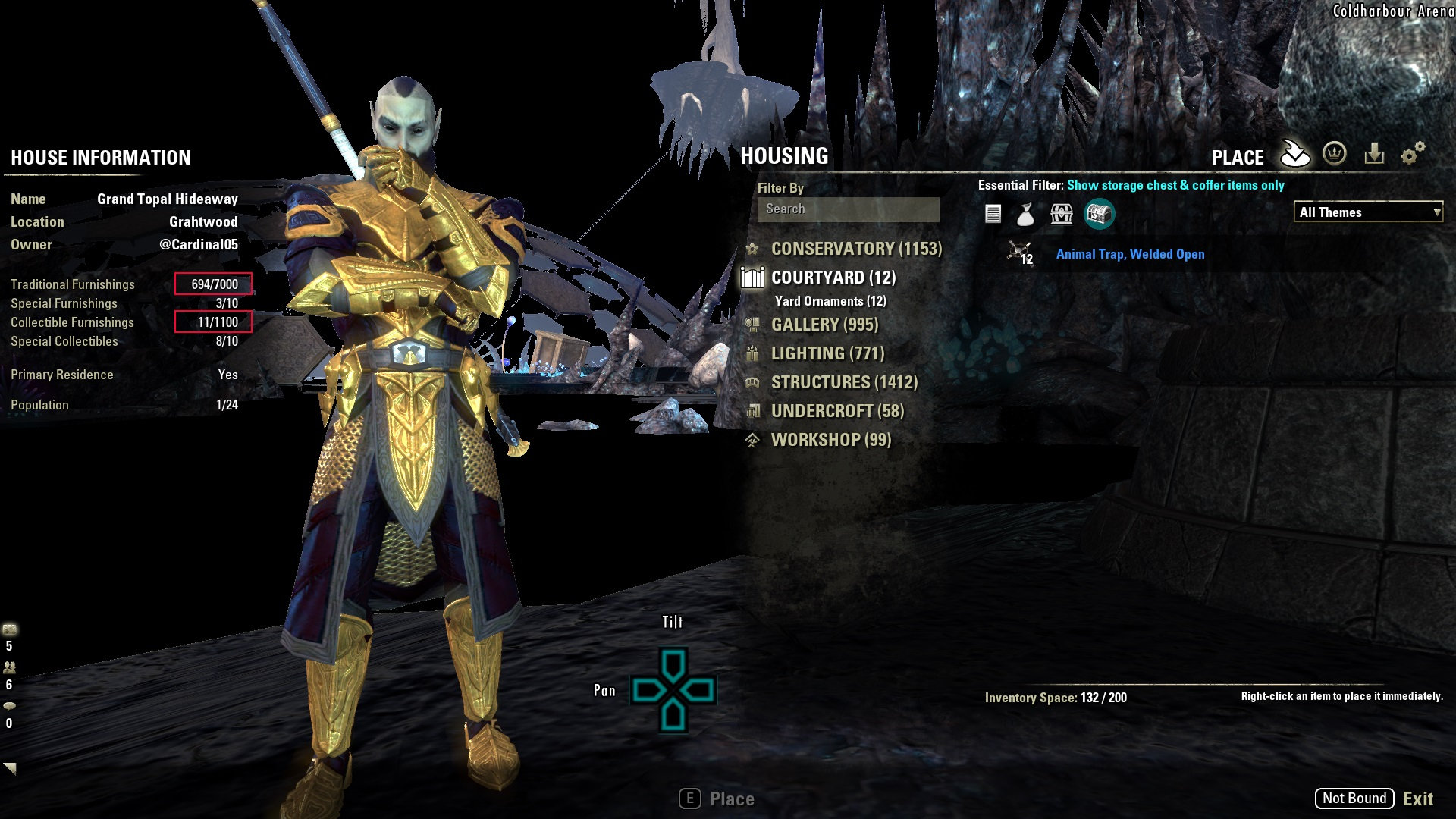Open the crown store purchase tab
The width and height of the screenshot is (1456, 819).
(1334, 154)
